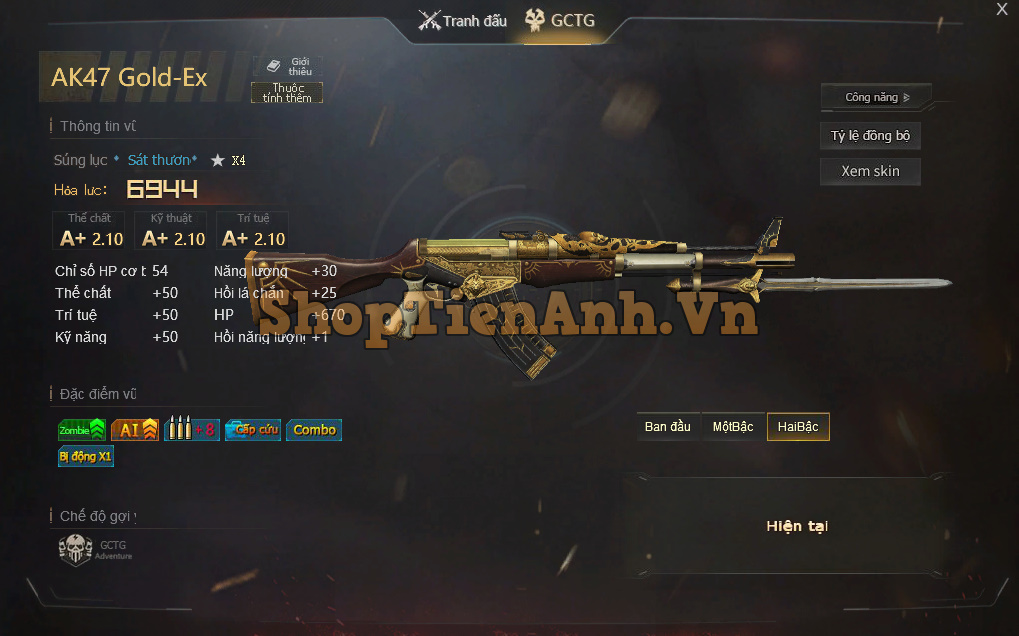Select the GCTG tab
Viewport: 1019px width, 636px height.
[x=560, y=21]
